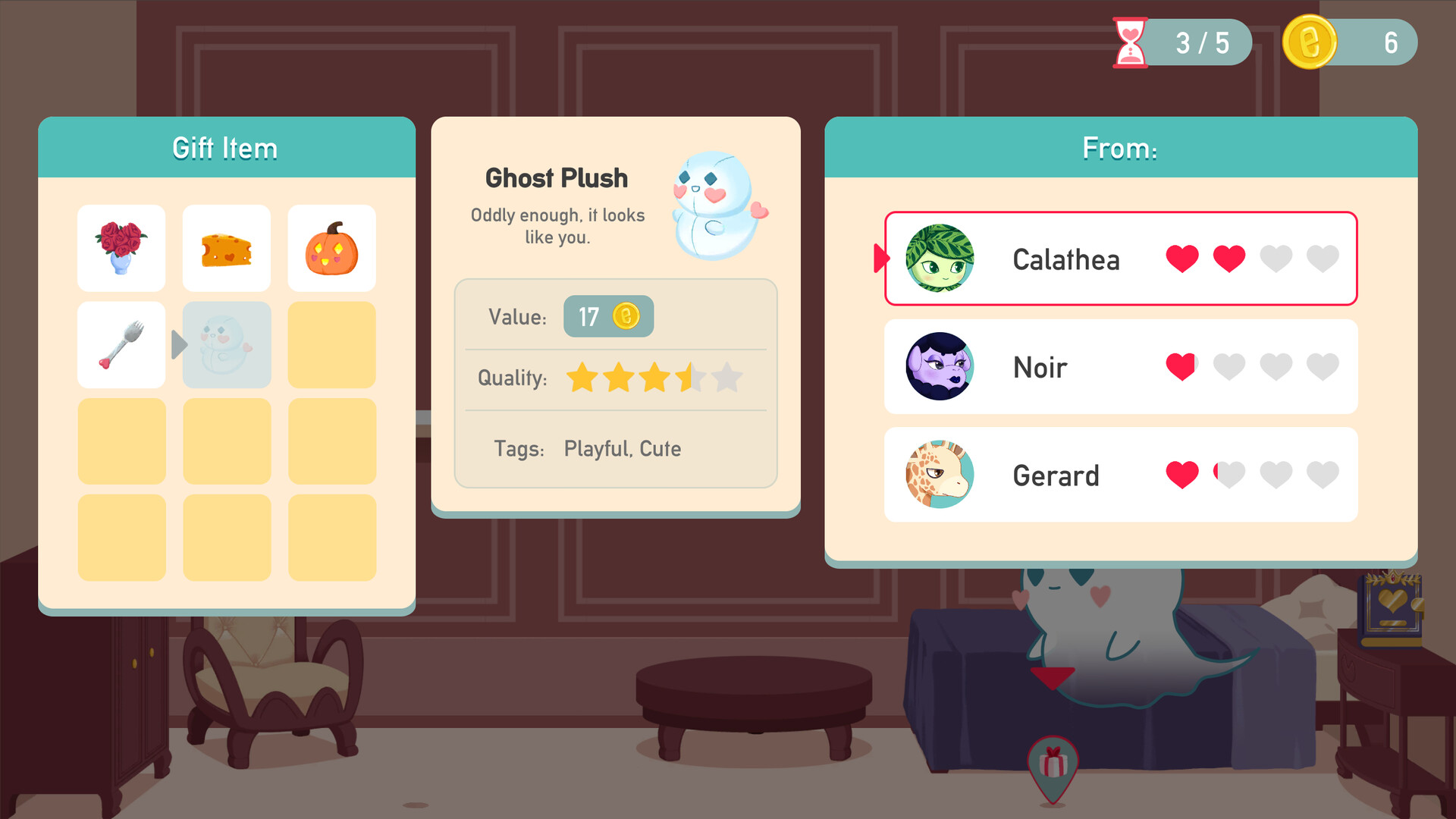Choose the jack-o-lantern pumpkin gift
Image resolution: width=1456 pixels, height=819 pixels.
(x=331, y=248)
